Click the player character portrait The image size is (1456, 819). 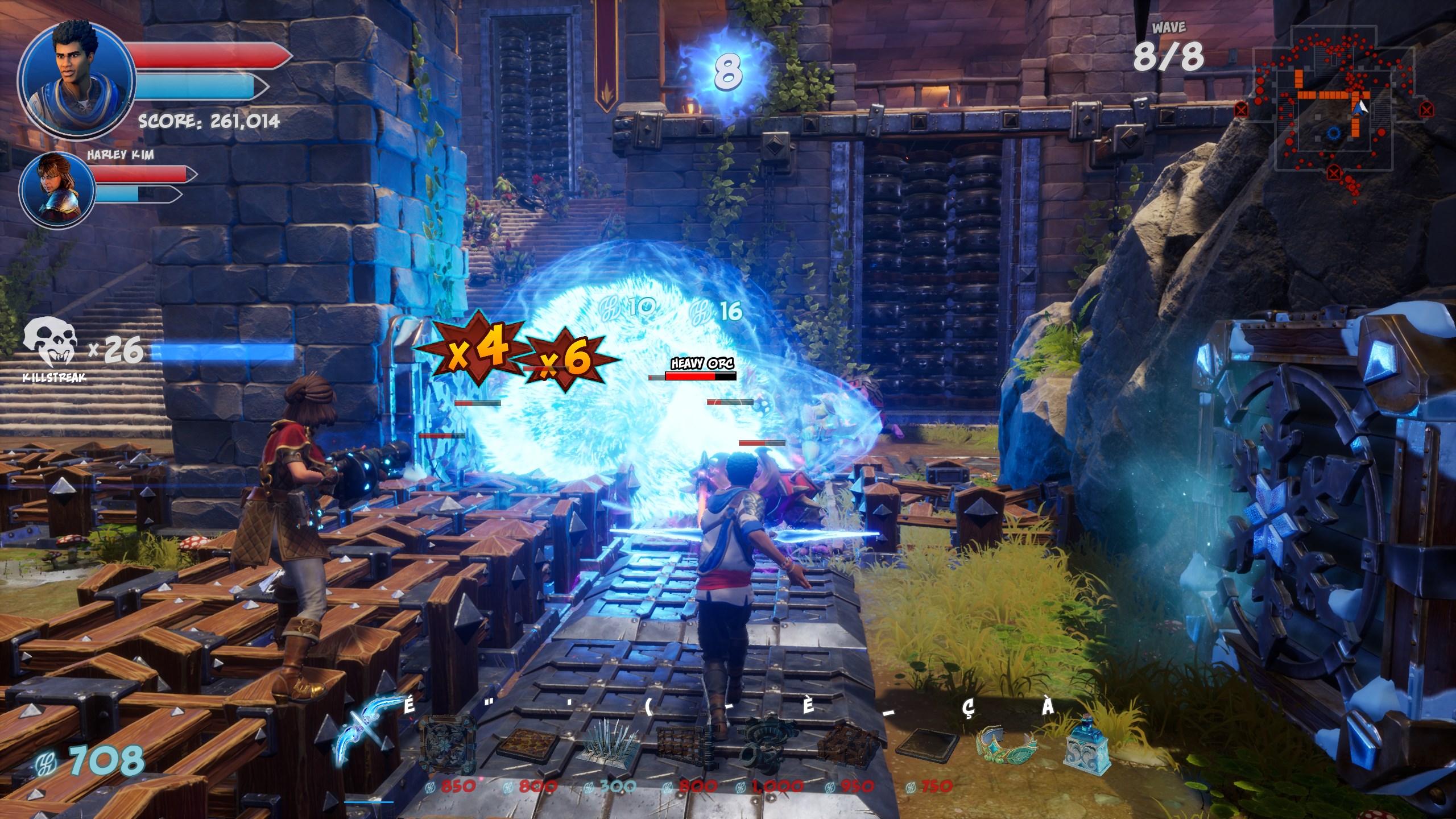76,80
